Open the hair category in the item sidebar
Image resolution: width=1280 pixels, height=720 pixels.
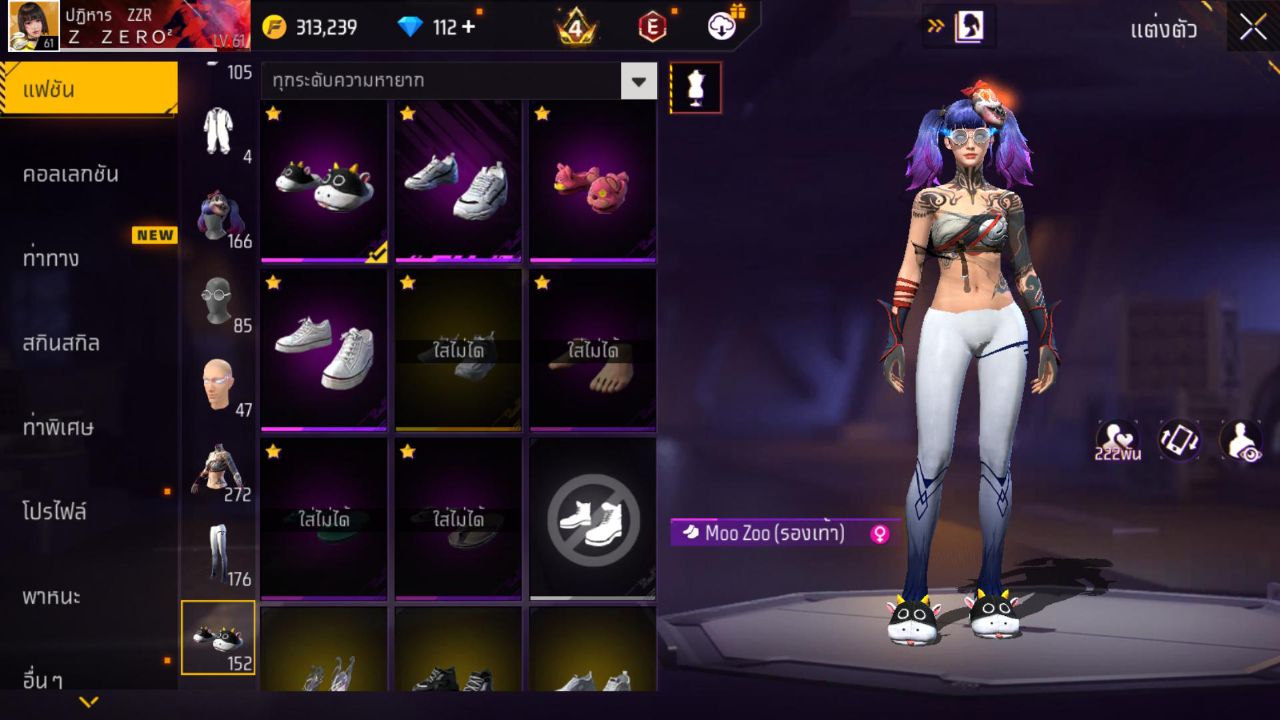tap(218, 212)
